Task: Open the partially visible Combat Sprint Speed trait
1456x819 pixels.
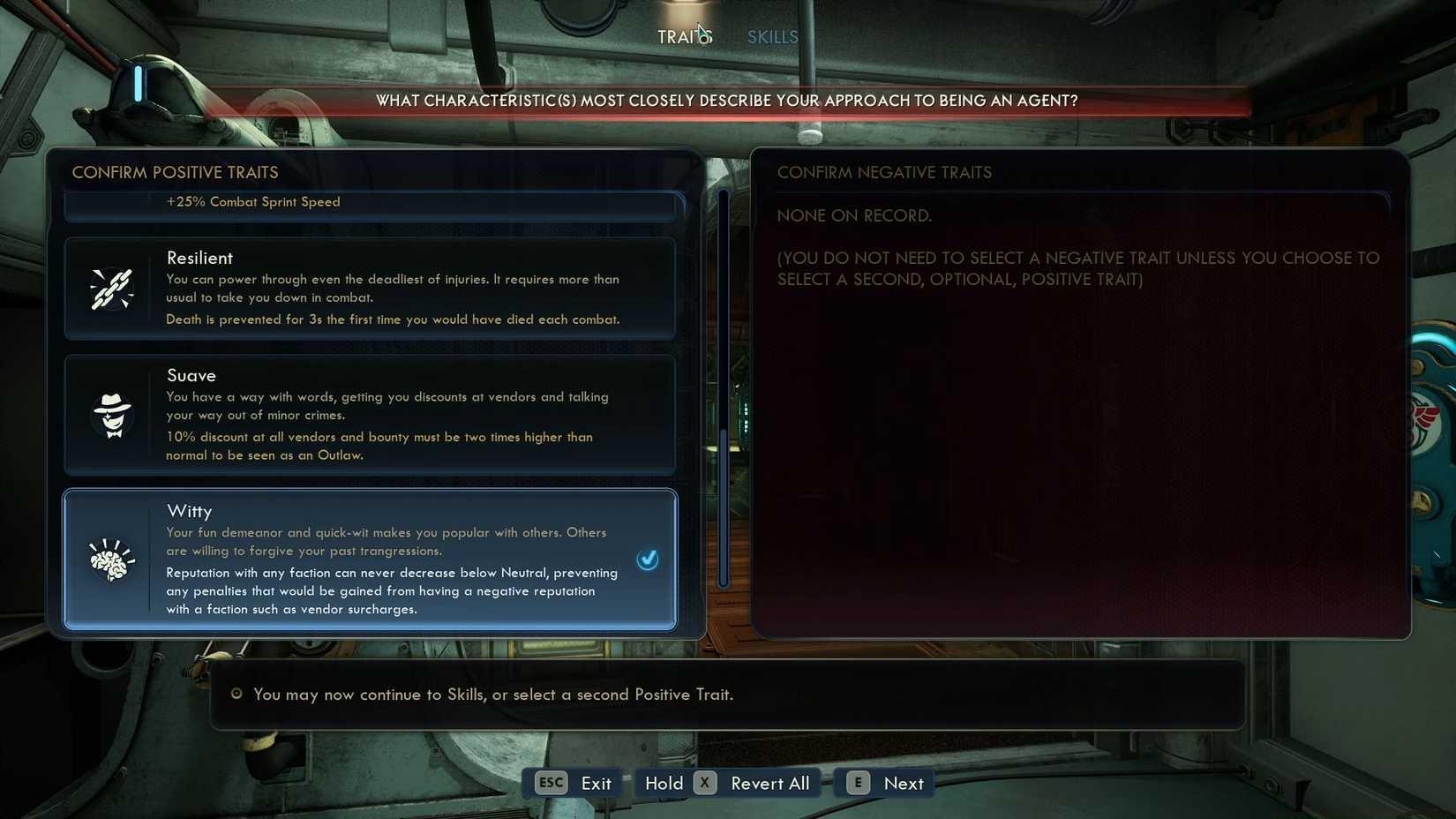Action: point(370,203)
